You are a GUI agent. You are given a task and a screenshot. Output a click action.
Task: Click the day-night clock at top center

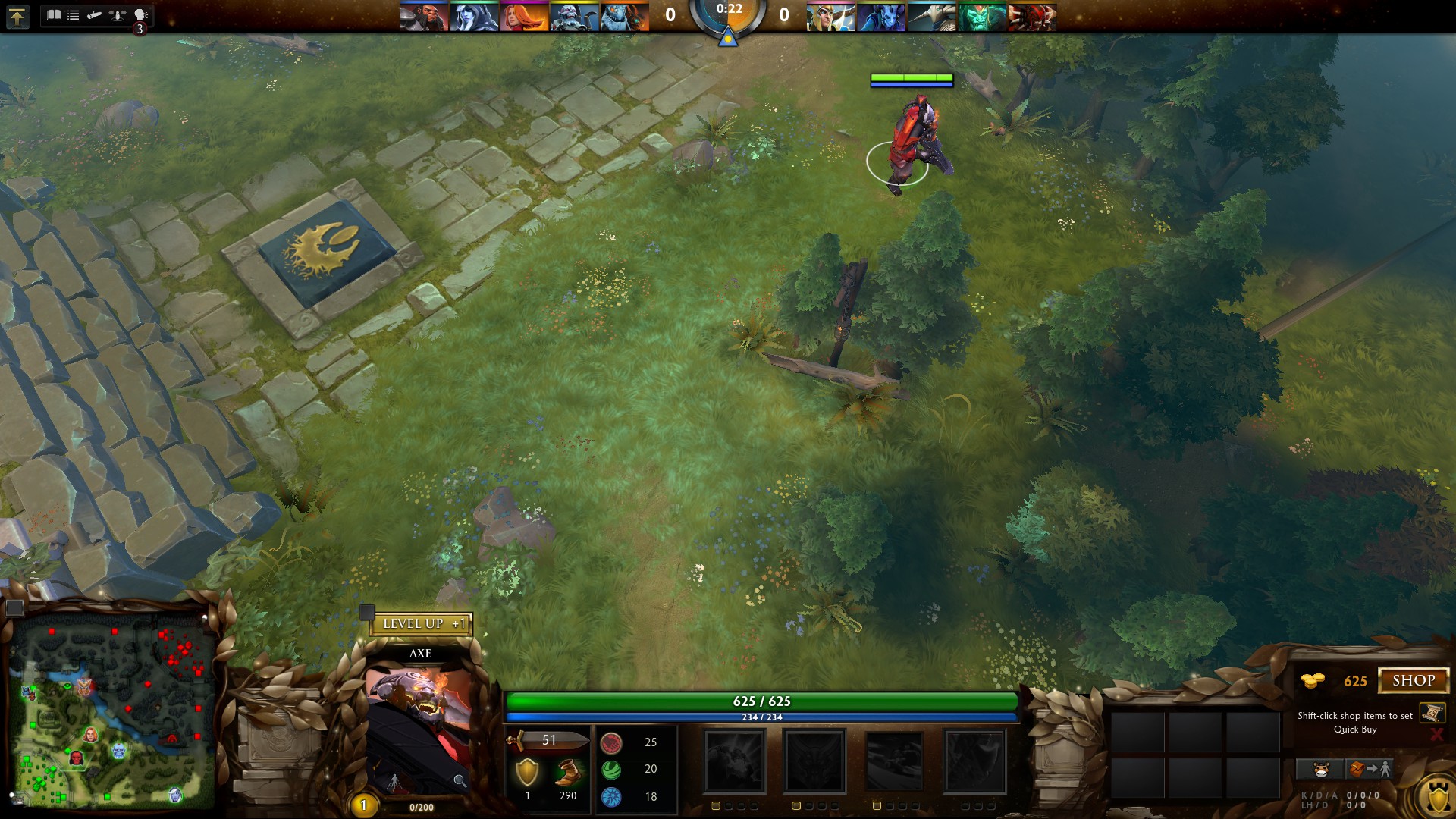(x=728, y=17)
